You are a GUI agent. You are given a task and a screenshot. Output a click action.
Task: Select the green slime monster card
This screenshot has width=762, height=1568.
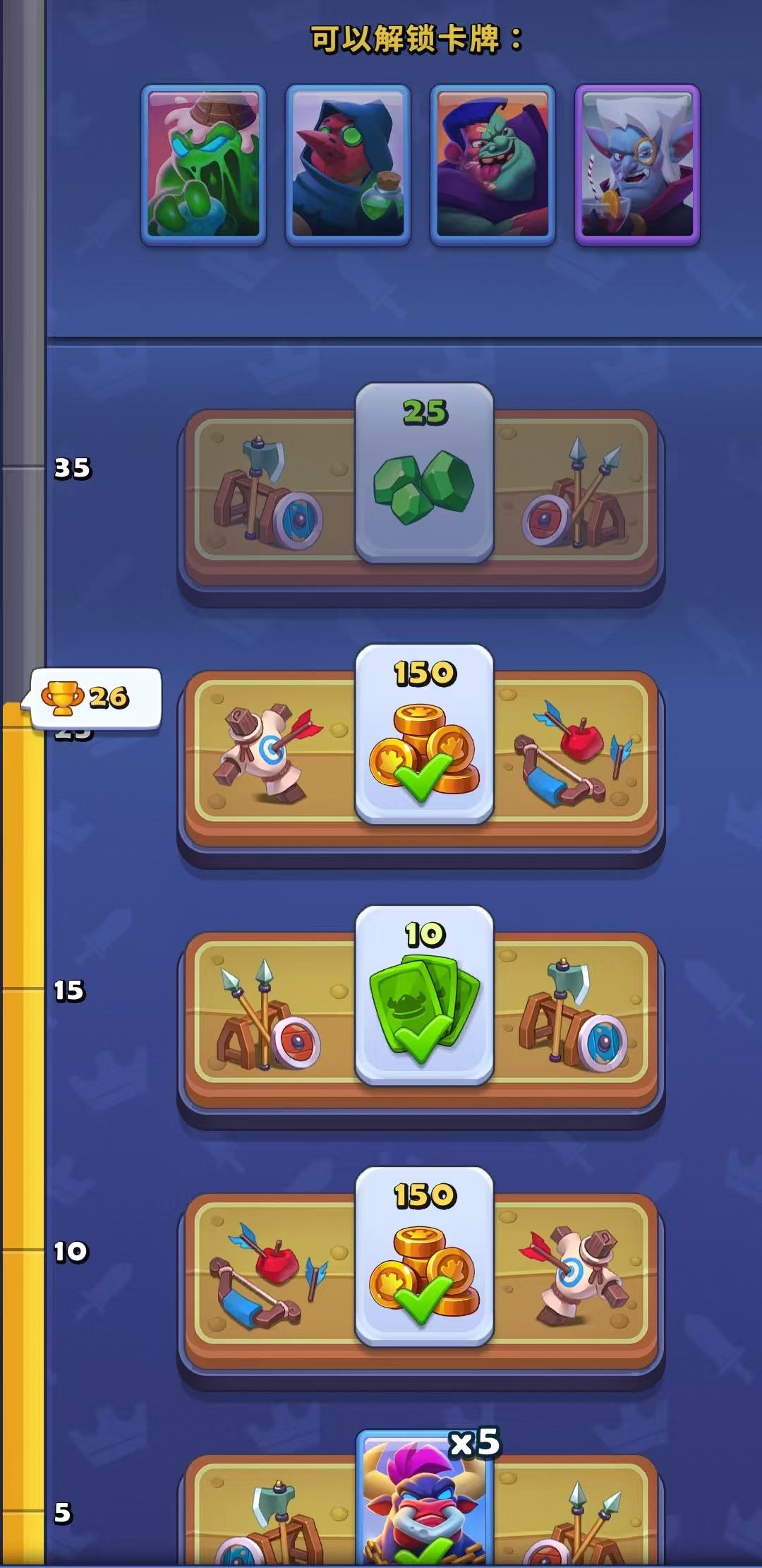pyautogui.click(x=203, y=165)
